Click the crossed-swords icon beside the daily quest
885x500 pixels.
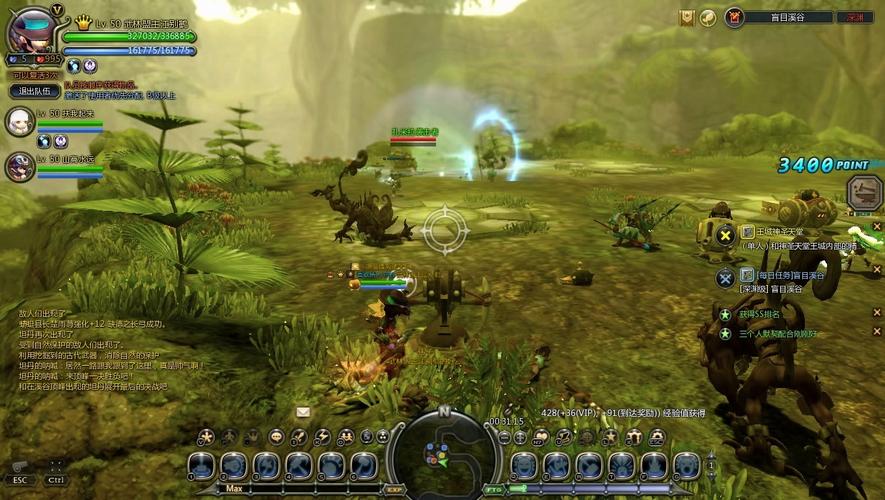[x=726, y=277]
